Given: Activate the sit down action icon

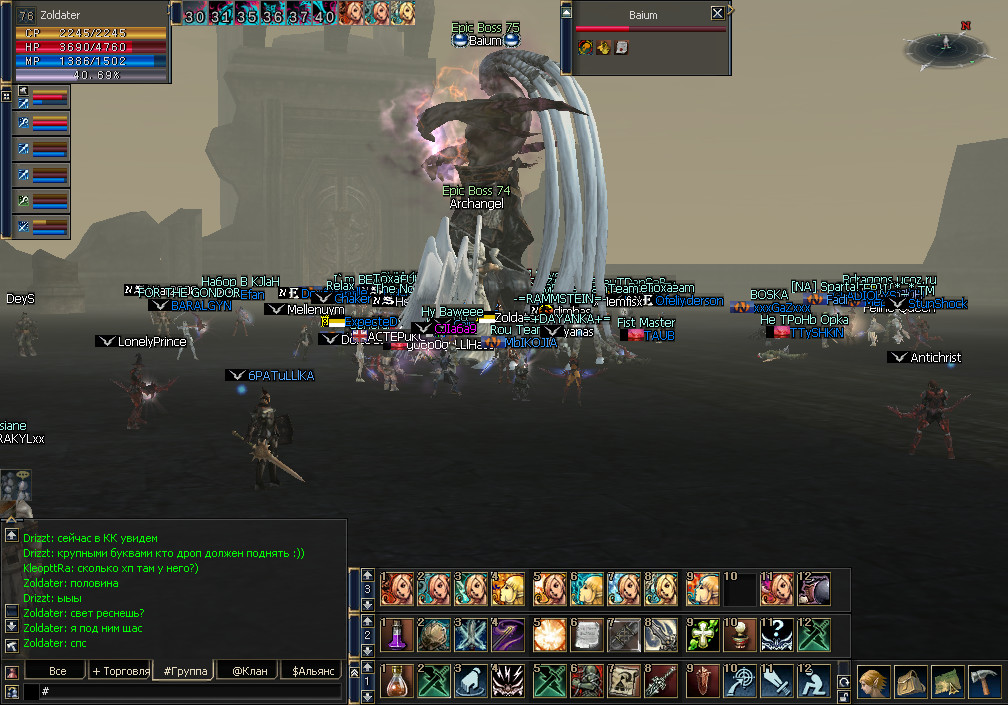Looking at the screenshot, I should pyautogui.click(x=815, y=682).
